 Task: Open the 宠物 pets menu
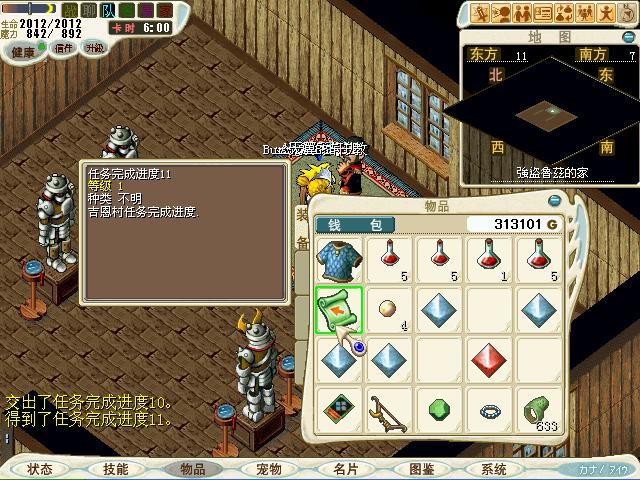[x=269, y=469]
